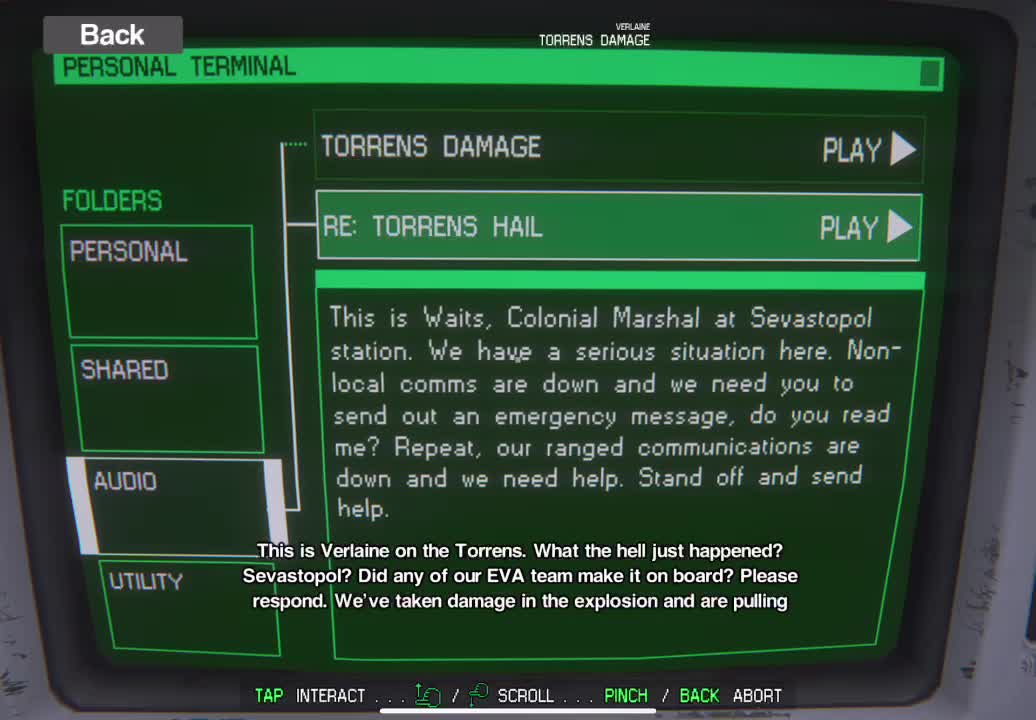
Task: Play the Re: Torrens Hail recording
Action: (x=866, y=227)
